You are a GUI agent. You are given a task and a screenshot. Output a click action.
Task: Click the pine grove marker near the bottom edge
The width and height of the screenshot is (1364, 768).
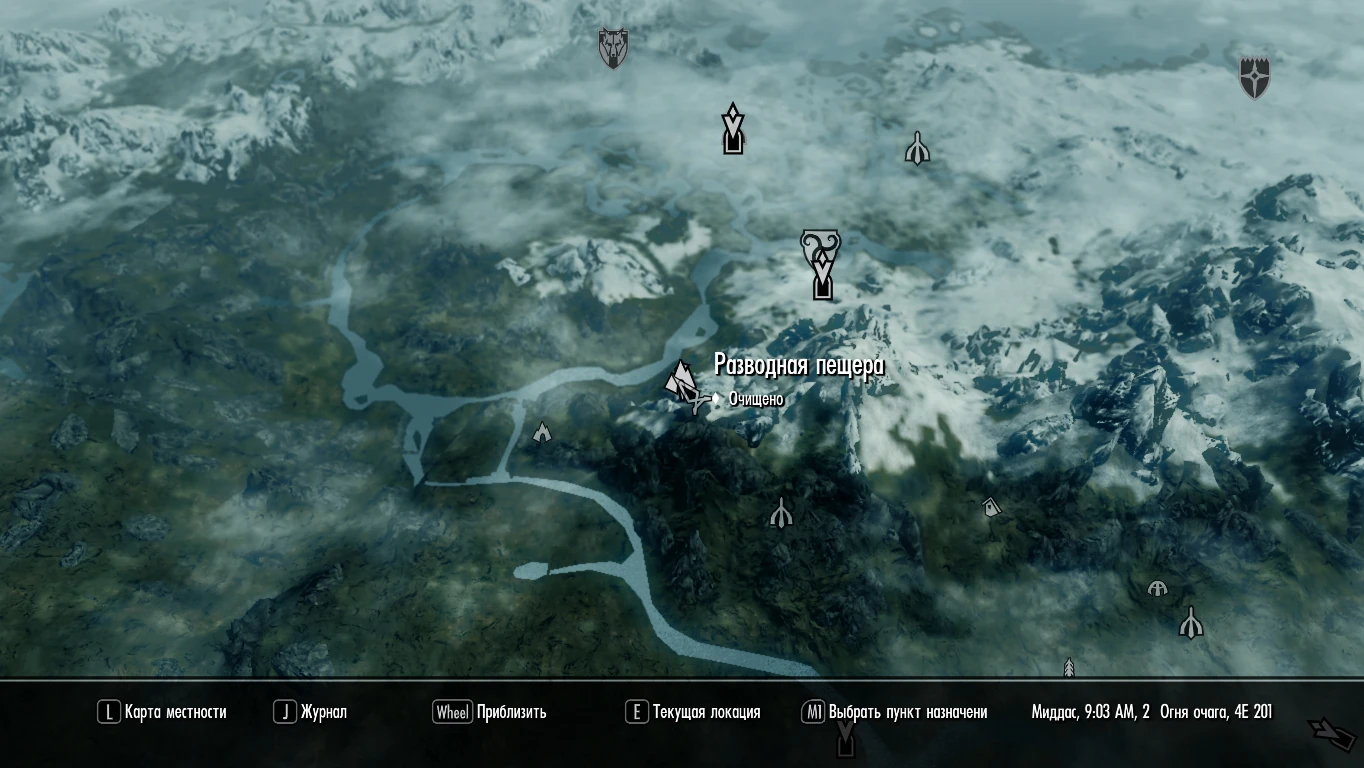[1069, 666]
